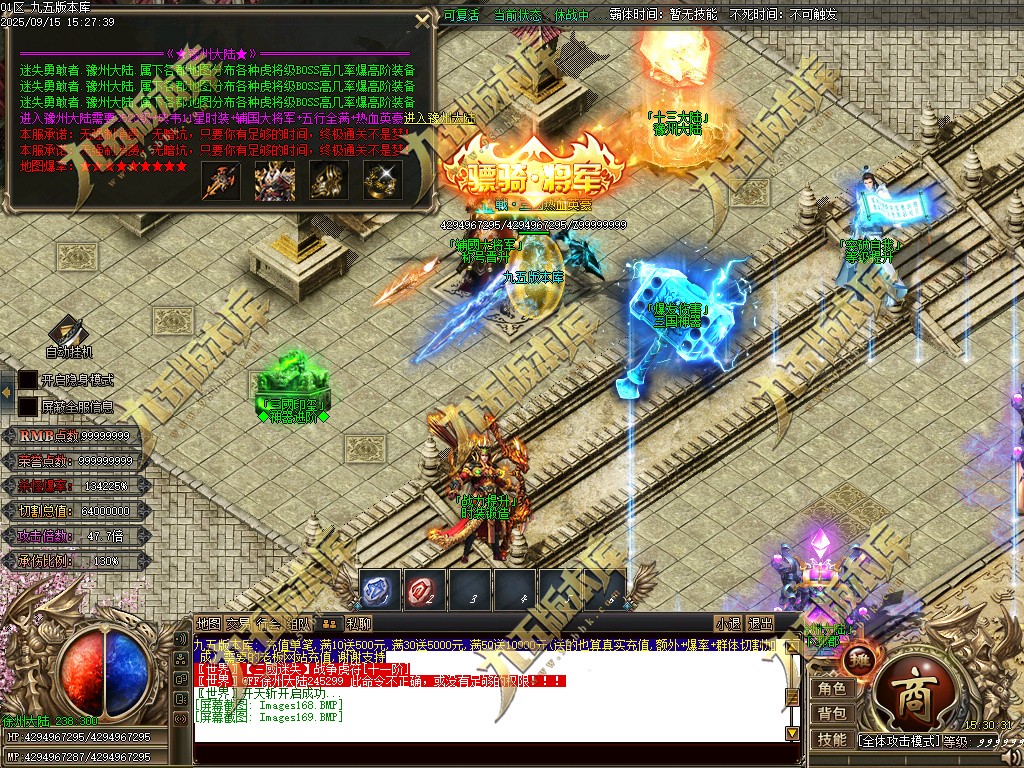
Task: Click the 小退 logout button
Action: coord(728,623)
